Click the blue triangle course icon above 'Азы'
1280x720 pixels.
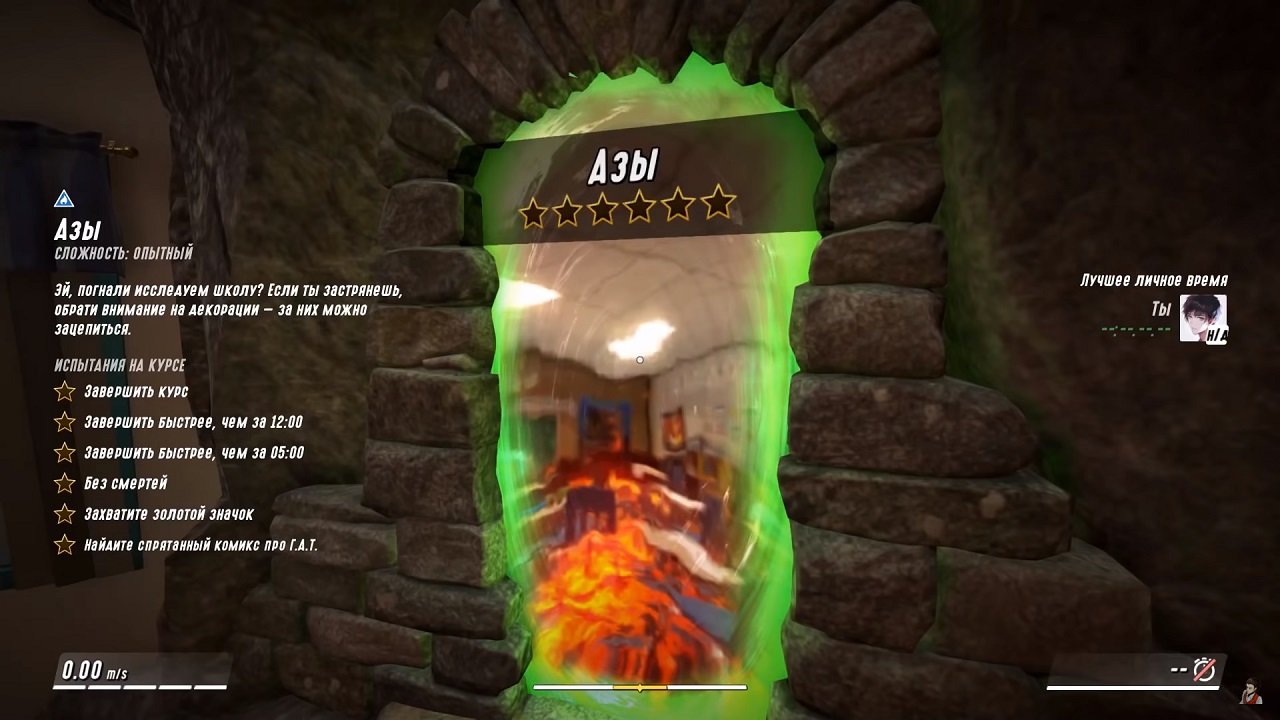[64, 198]
